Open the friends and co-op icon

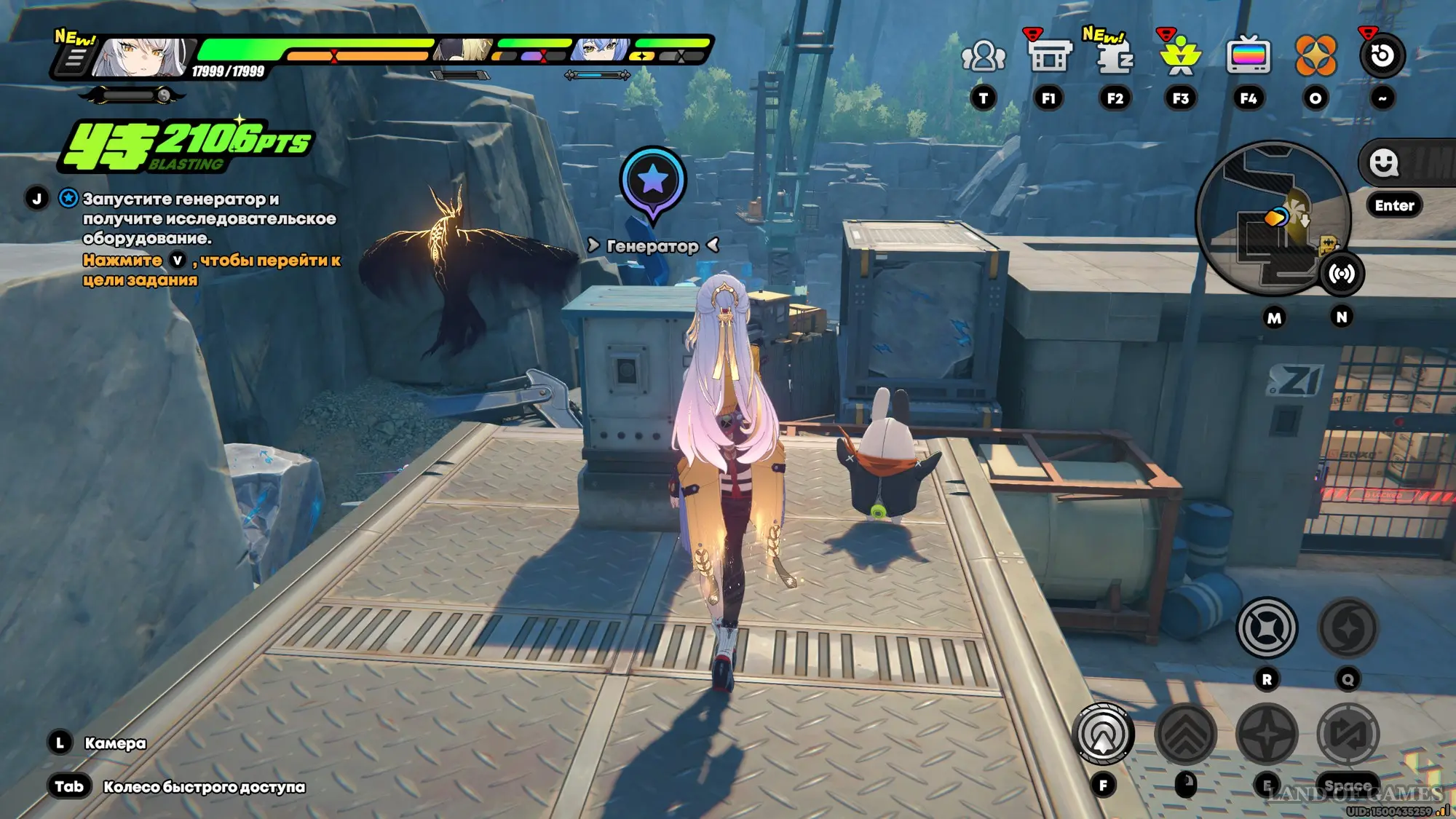click(x=983, y=56)
